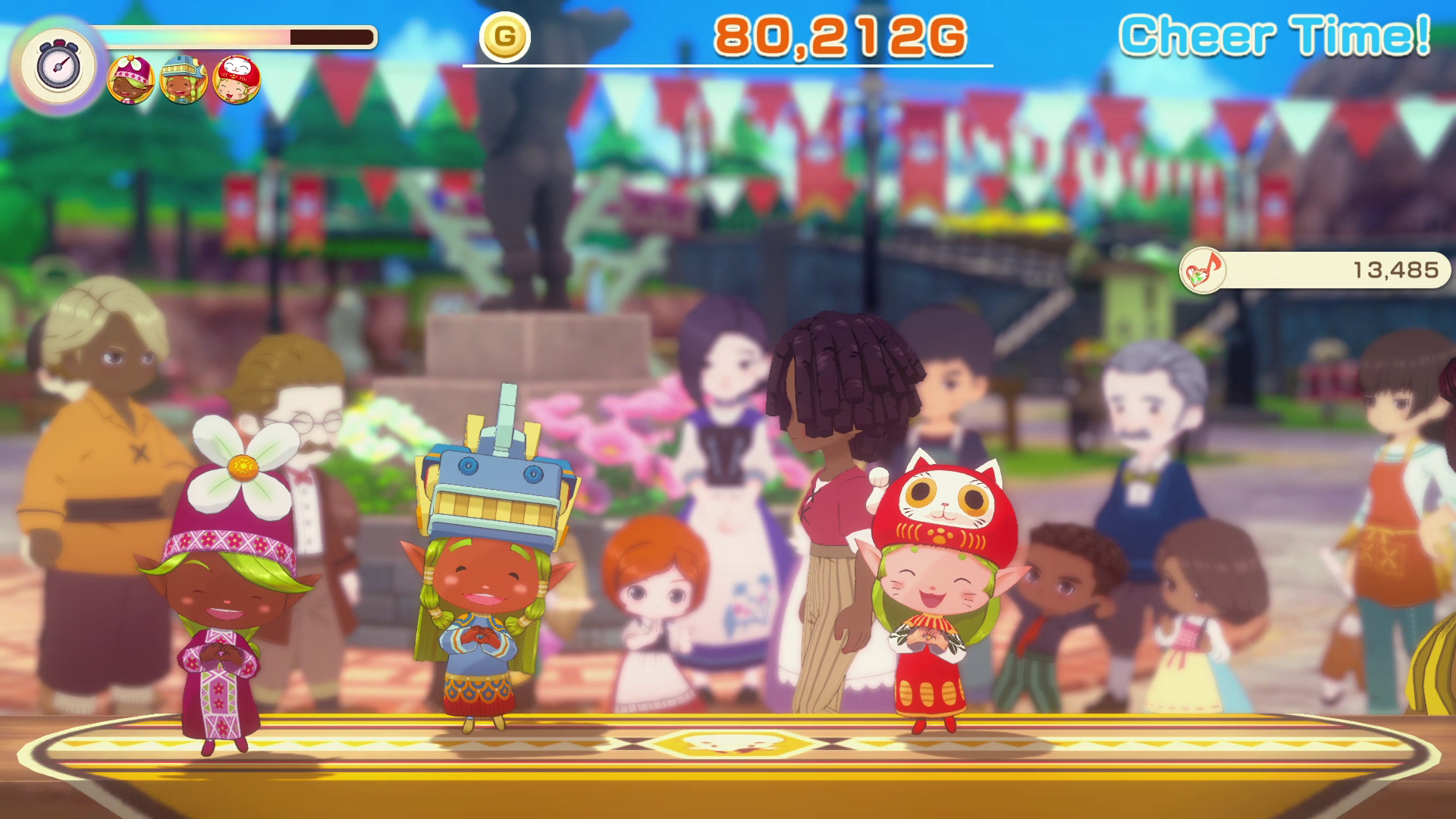Select the flower-hat sprite portrait
The height and width of the screenshot is (819, 1456).
(x=130, y=80)
